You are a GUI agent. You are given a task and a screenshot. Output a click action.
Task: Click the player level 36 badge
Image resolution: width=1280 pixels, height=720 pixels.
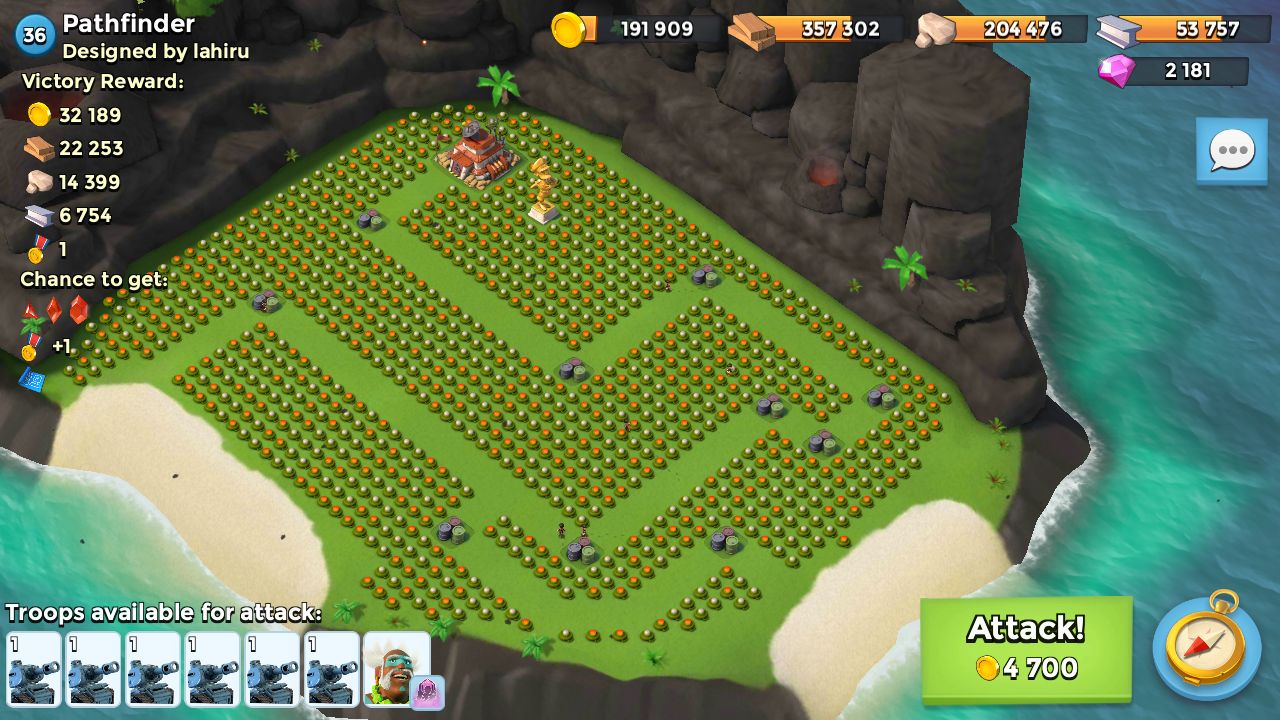coord(35,35)
